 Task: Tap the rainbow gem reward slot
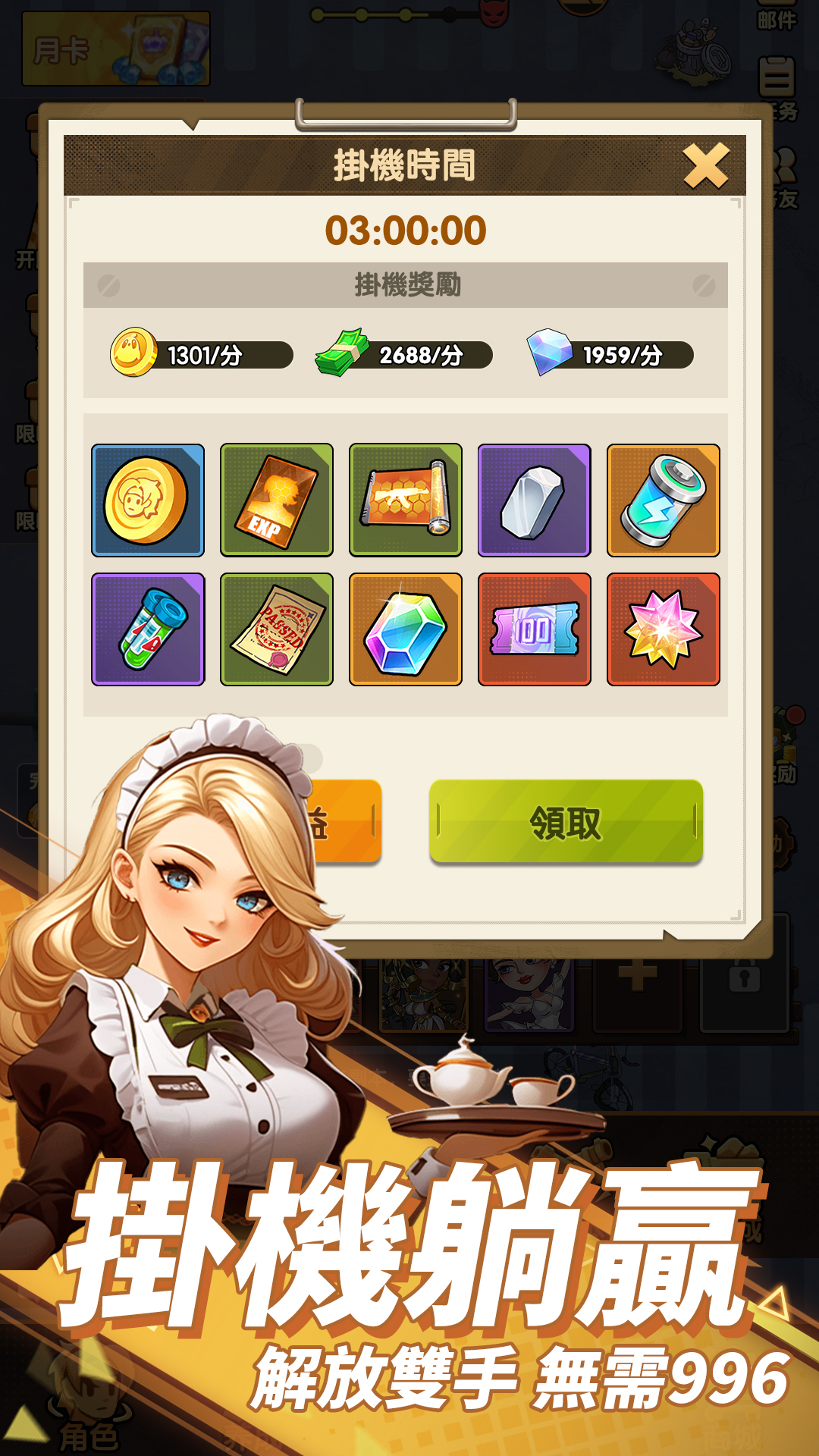point(406,629)
